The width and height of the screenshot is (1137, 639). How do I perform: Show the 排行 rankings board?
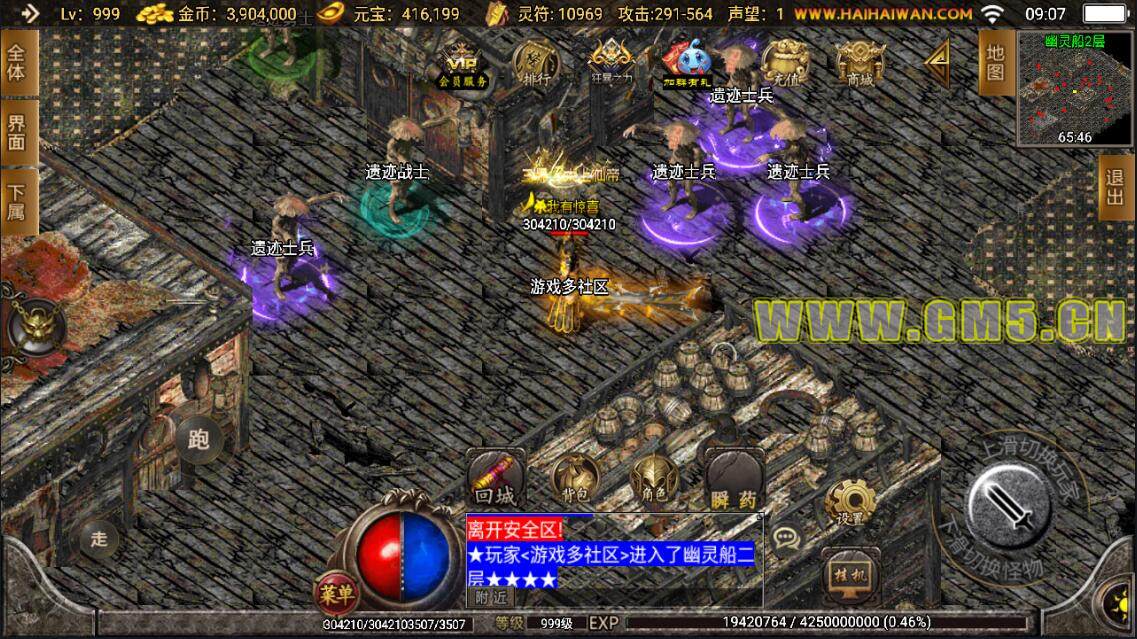[x=537, y=62]
